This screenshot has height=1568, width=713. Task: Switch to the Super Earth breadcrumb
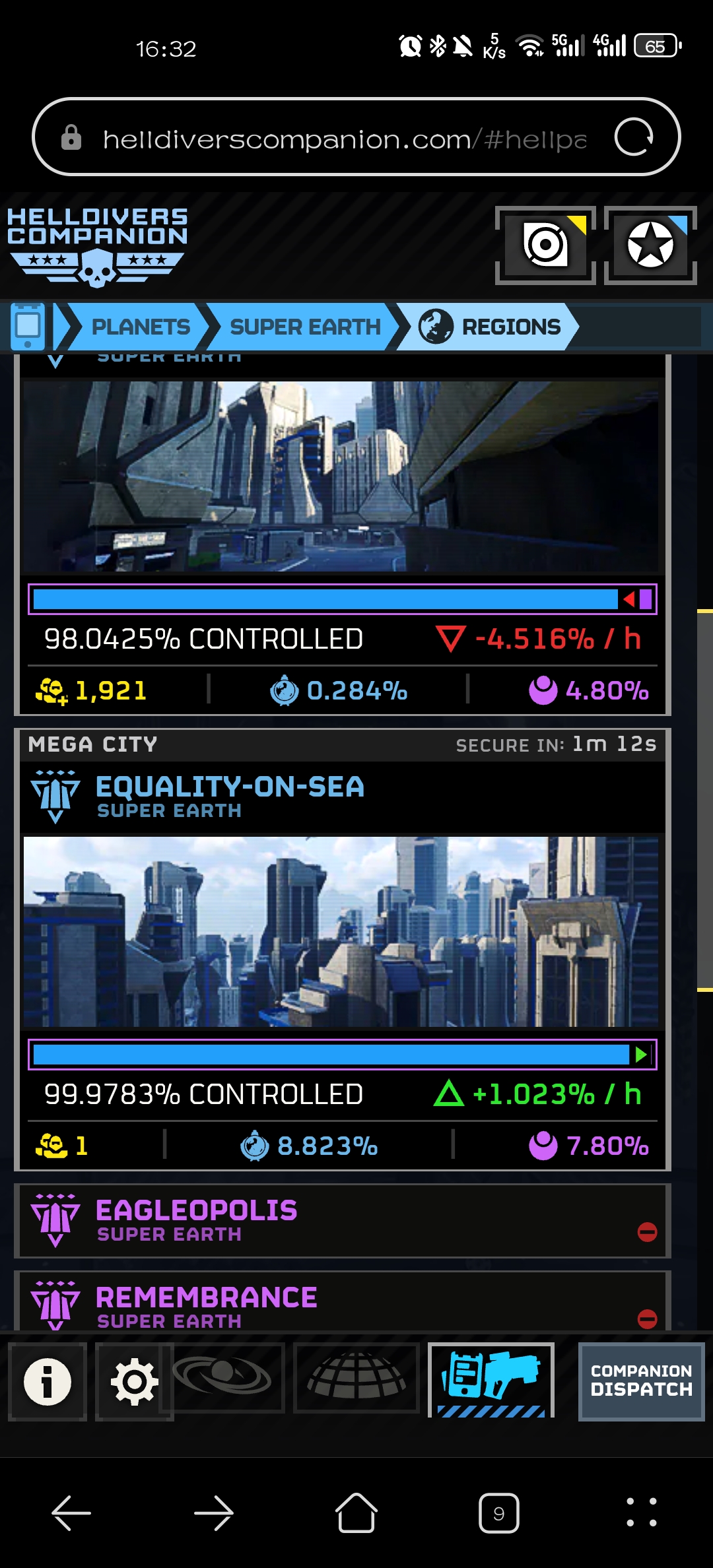pos(304,327)
